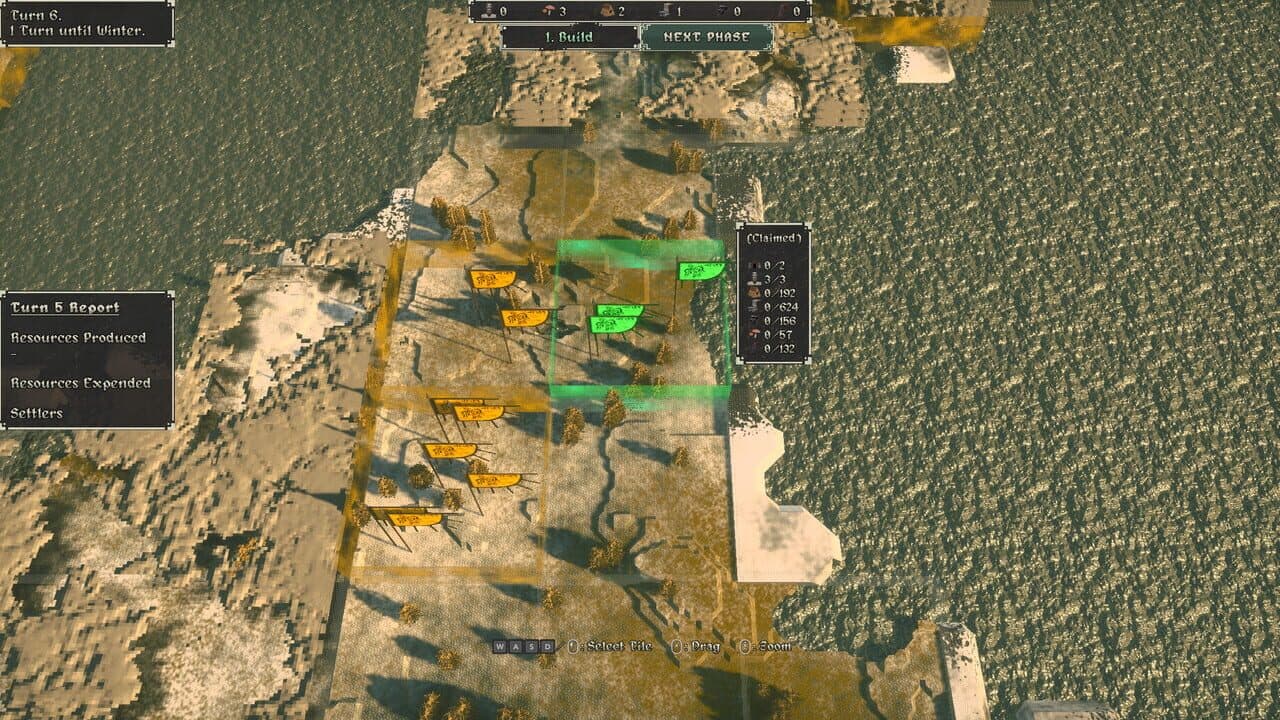Click the berry icon beside 0/132
This screenshot has height=720, width=1280.
click(x=754, y=348)
